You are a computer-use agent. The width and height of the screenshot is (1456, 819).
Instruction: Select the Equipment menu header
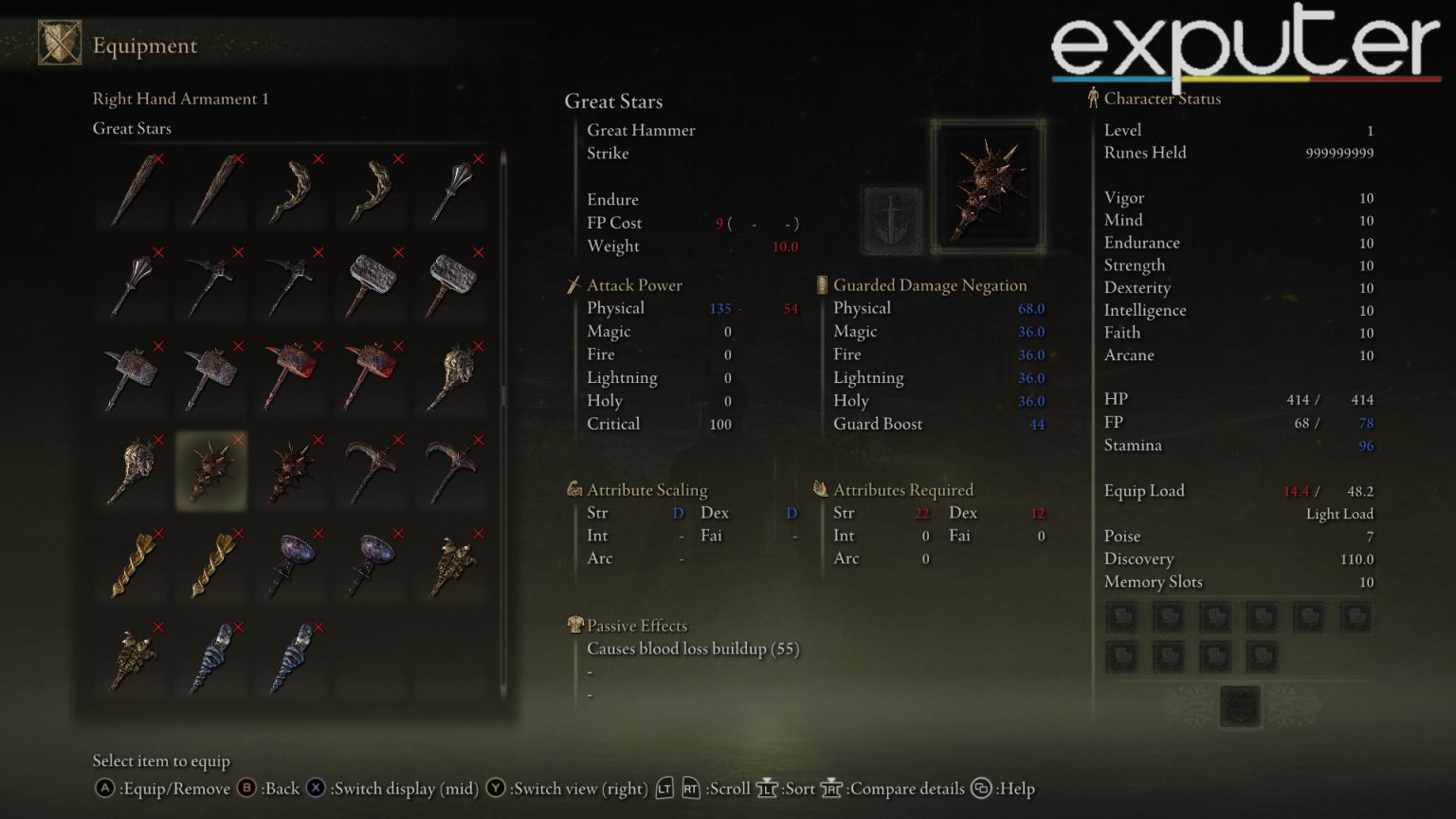144,45
